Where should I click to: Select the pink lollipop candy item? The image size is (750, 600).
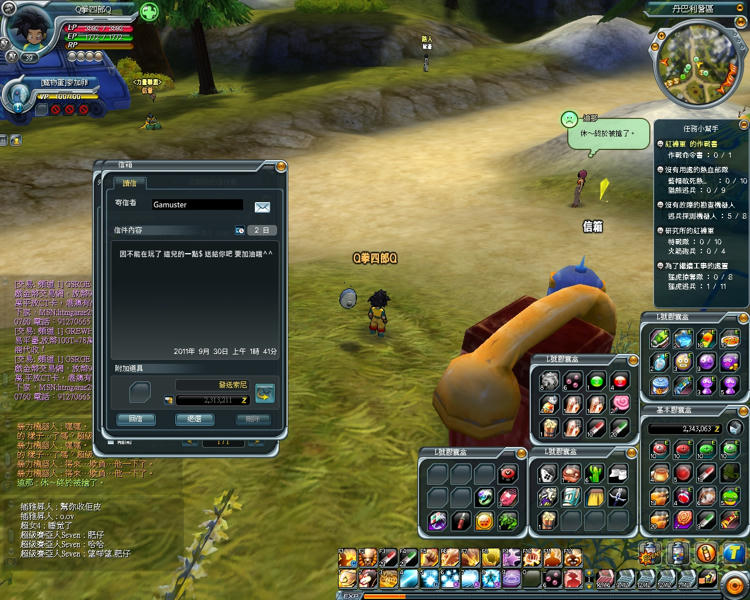click(620, 403)
